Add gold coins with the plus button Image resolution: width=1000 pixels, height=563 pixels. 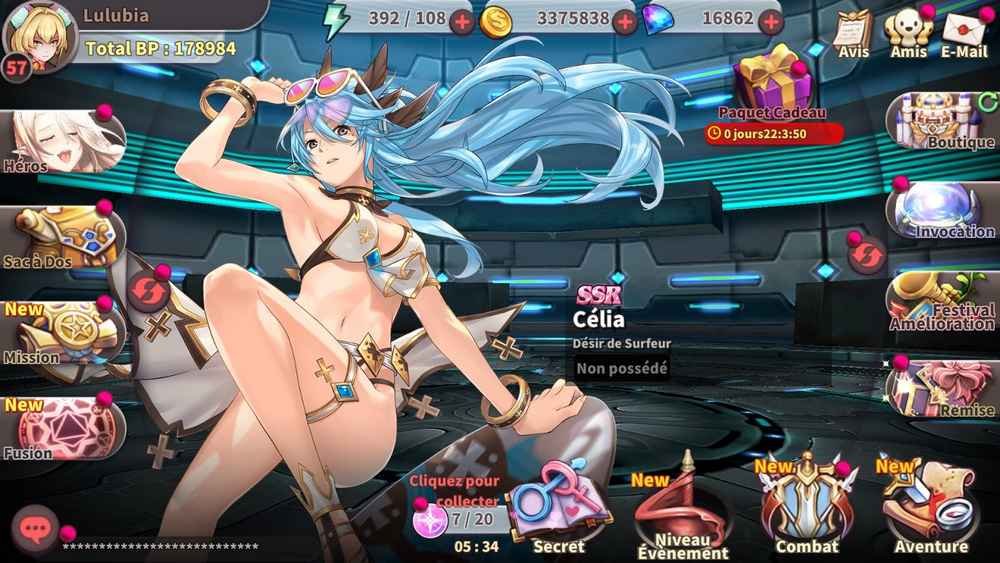(x=624, y=20)
